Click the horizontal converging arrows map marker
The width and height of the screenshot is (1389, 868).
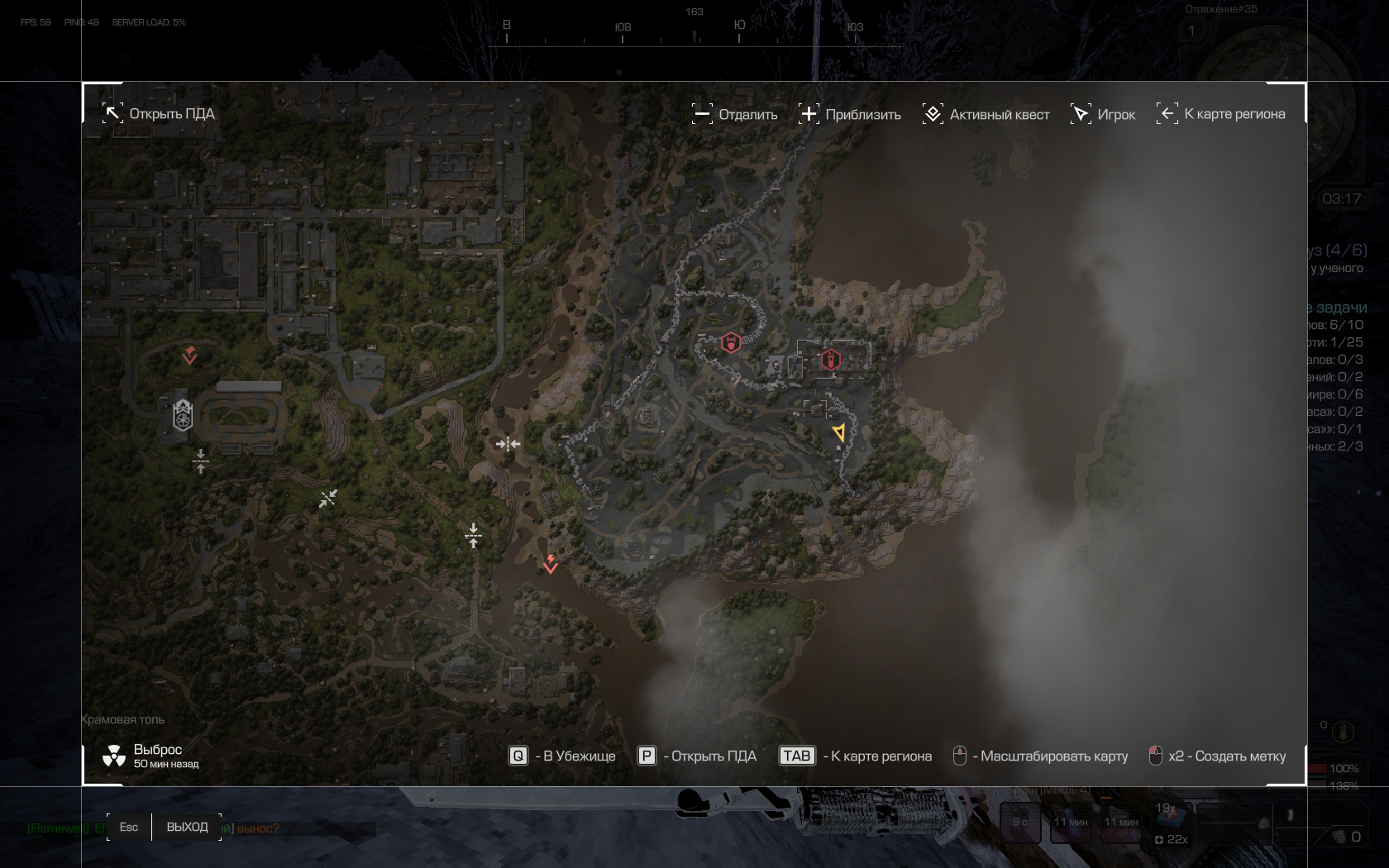pos(508,444)
